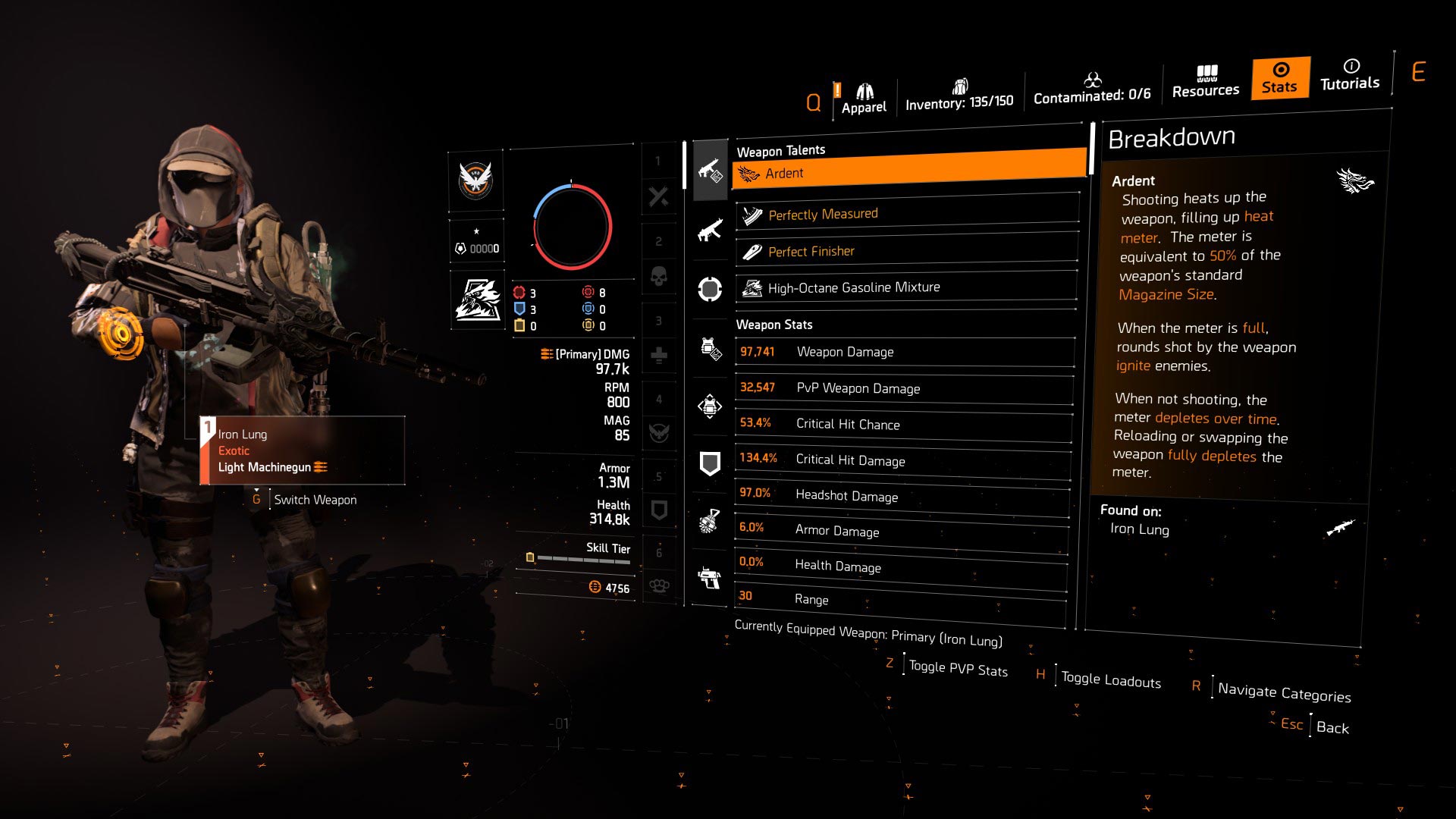This screenshot has height=819, width=1456.
Task: Select the body armor slot icon
Action: click(x=710, y=347)
